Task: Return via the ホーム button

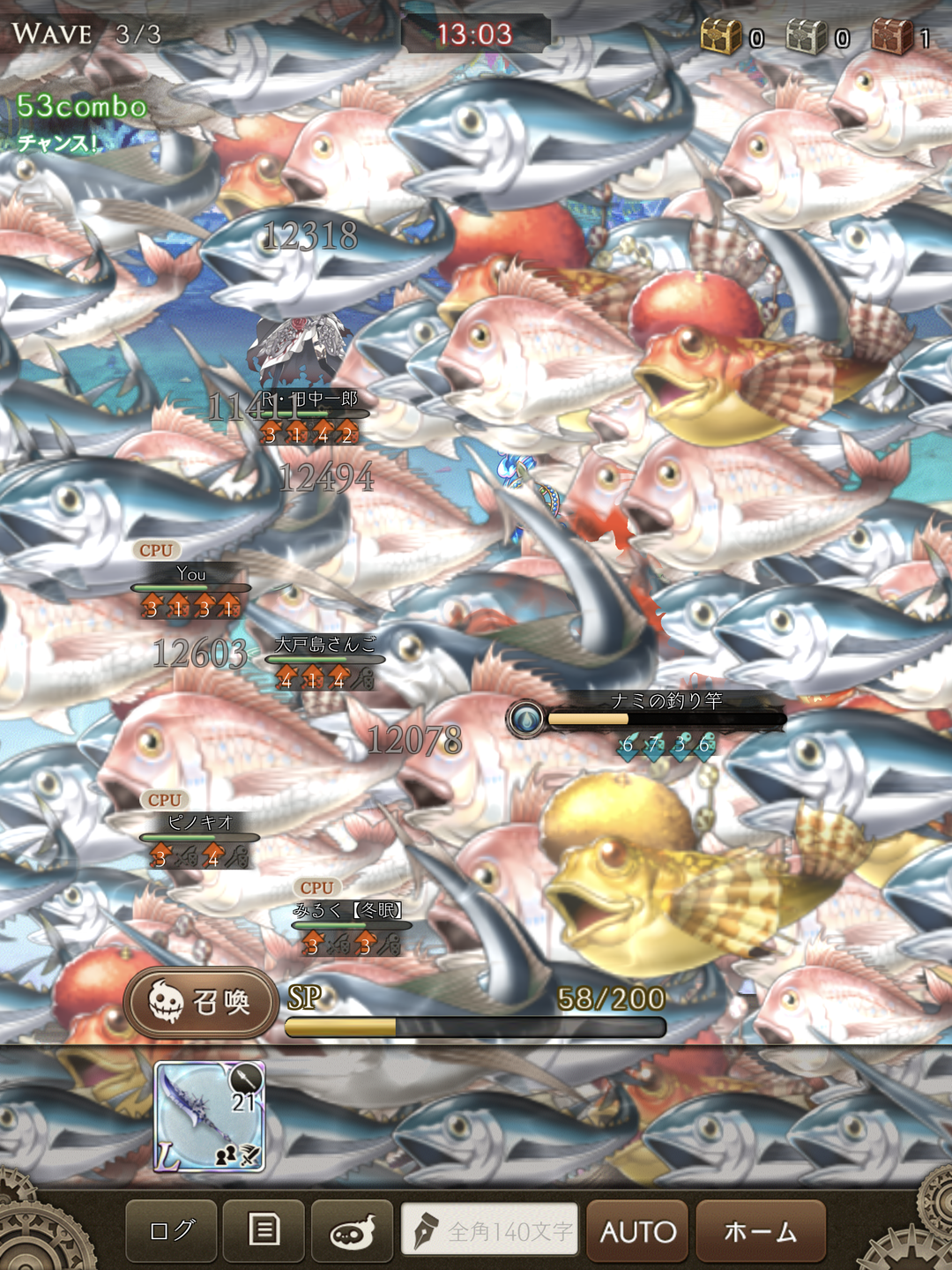Action: 761,1230
